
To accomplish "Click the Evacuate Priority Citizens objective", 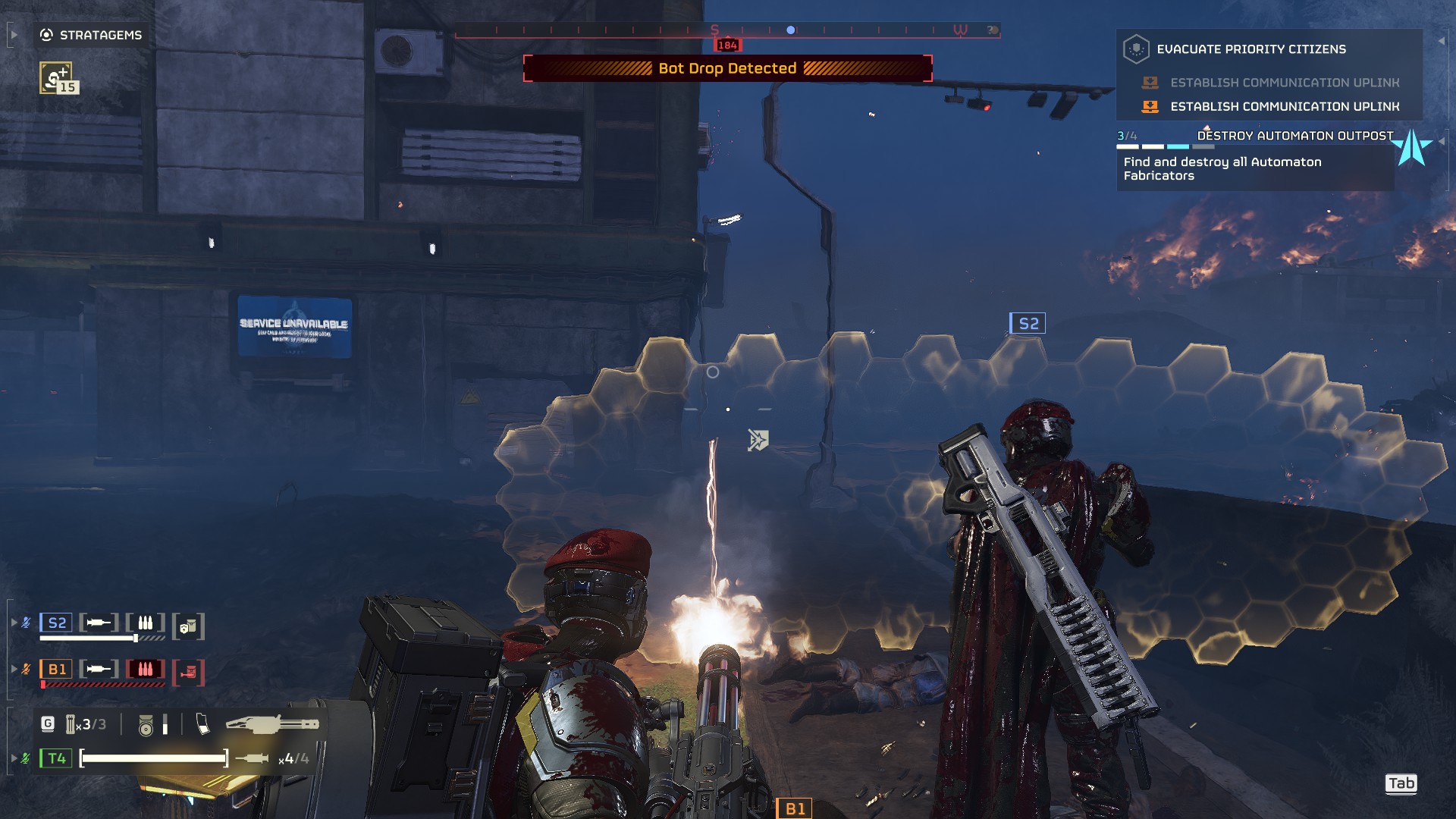I will [x=1250, y=49].
